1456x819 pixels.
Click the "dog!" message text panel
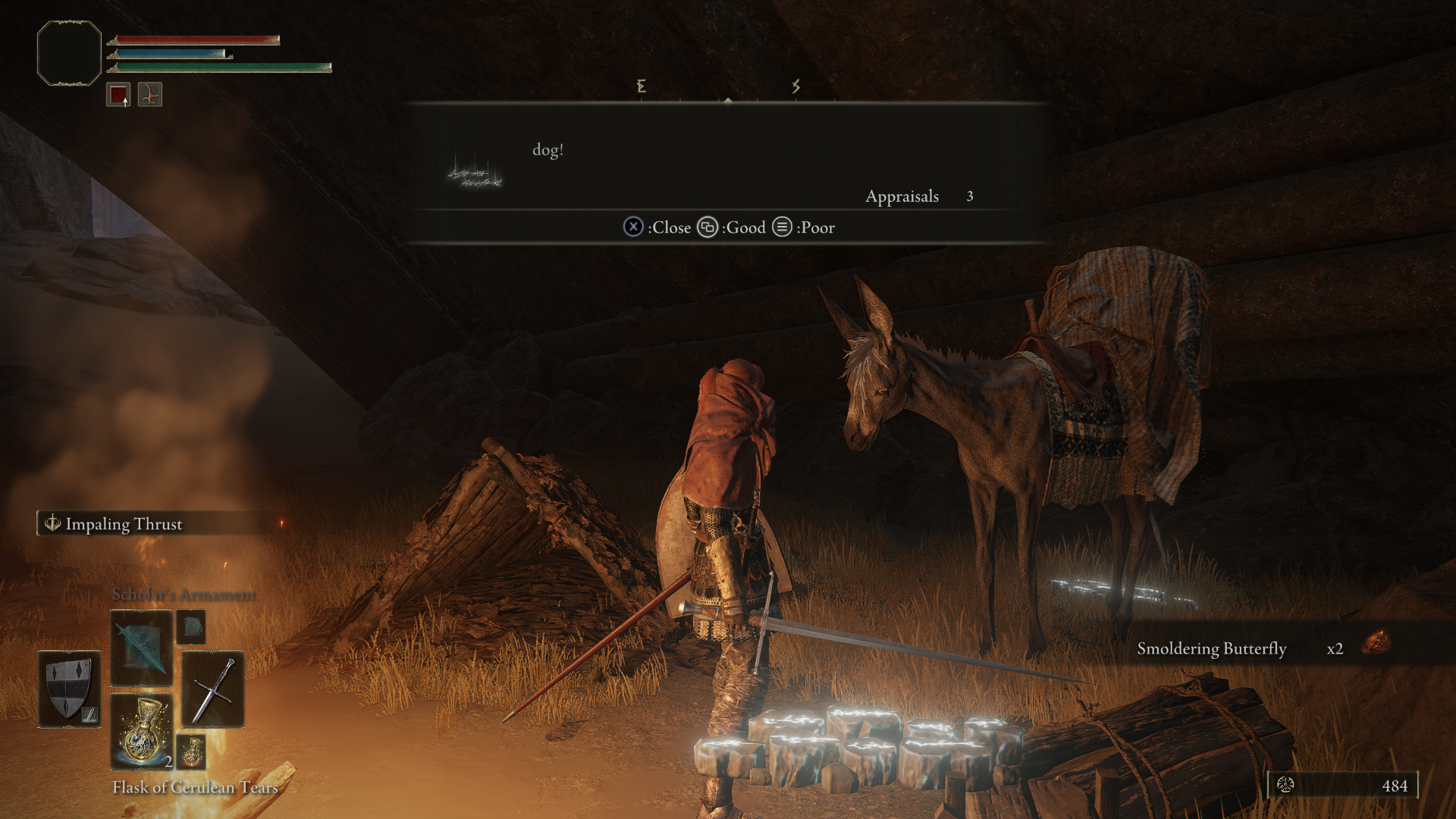coord(726,158)
